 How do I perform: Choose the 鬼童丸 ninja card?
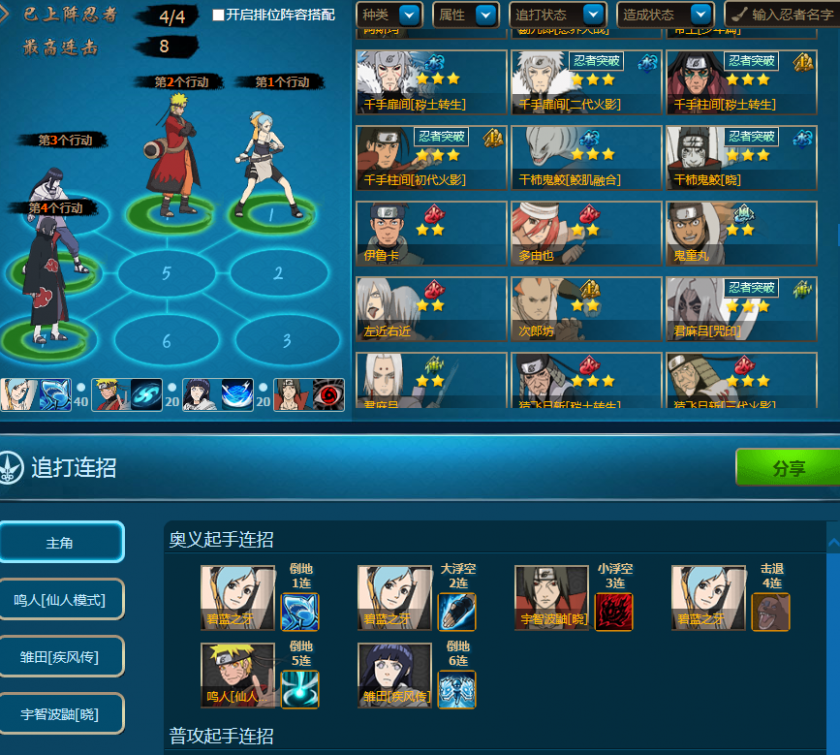coord(741,234)
